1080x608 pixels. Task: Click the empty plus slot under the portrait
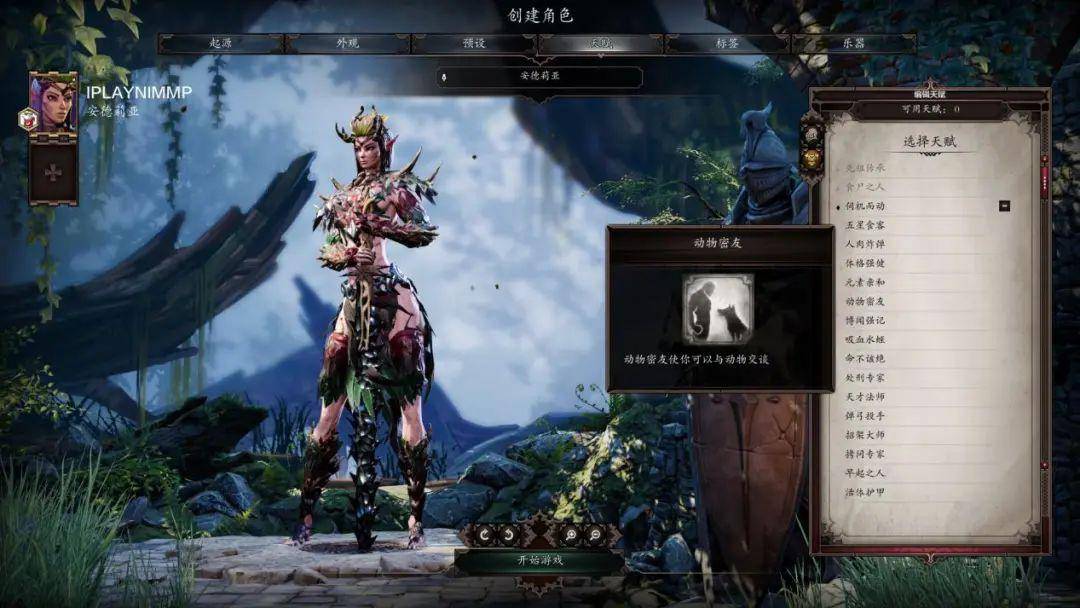click(x=53, y=173)
